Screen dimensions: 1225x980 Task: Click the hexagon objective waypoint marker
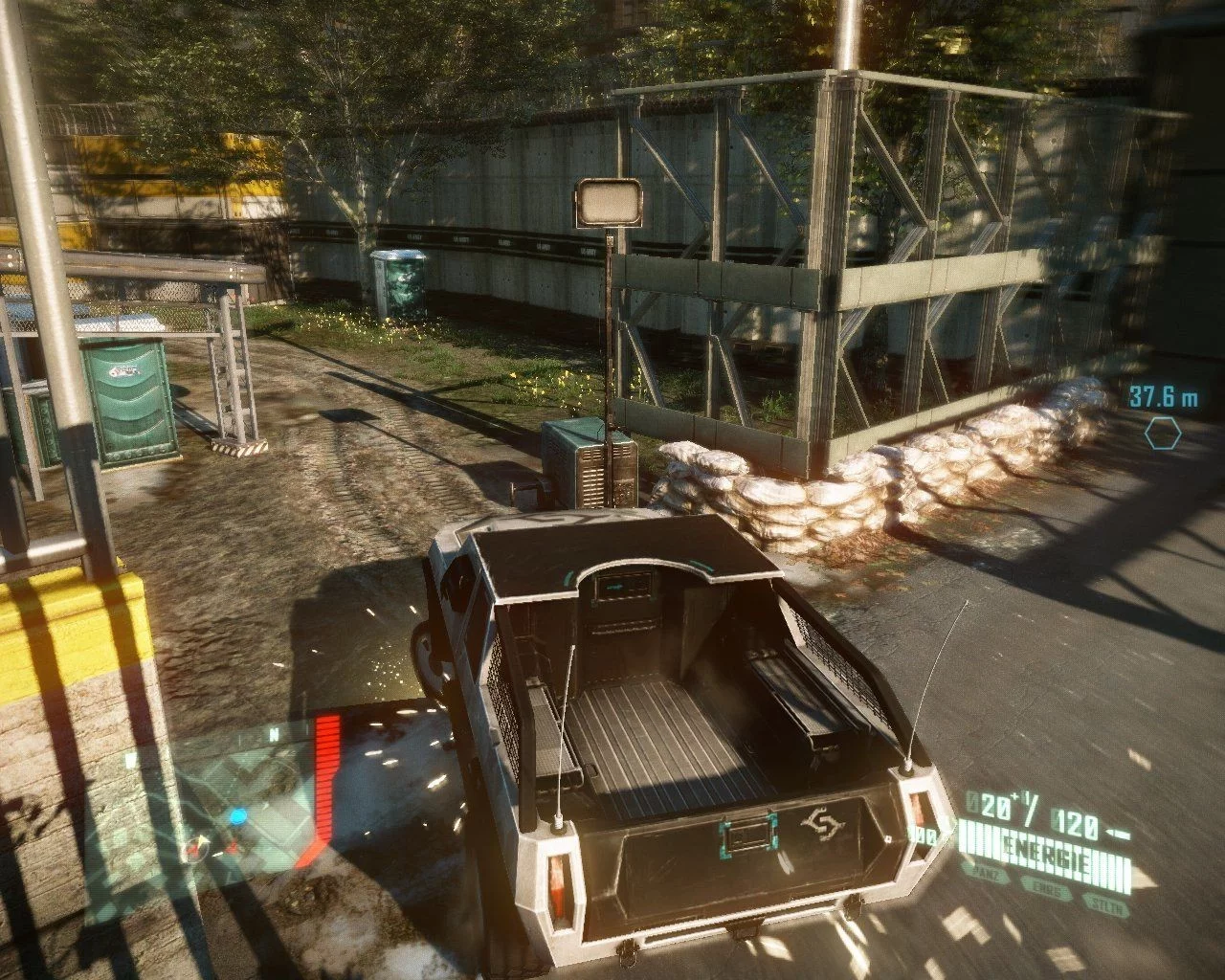[x=1163, y=434]
